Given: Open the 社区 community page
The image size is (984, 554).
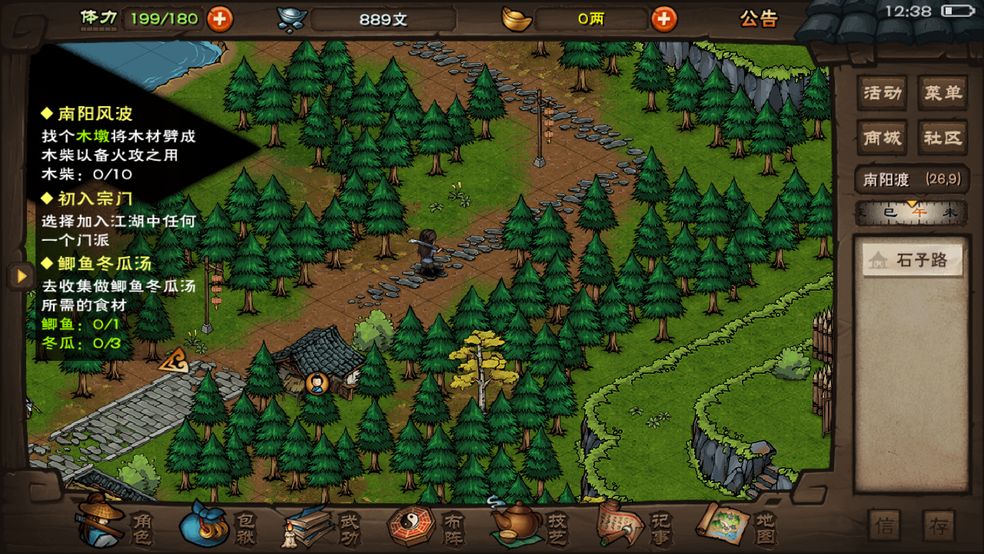Looking at the screenshot, I should tap(942, 138).
